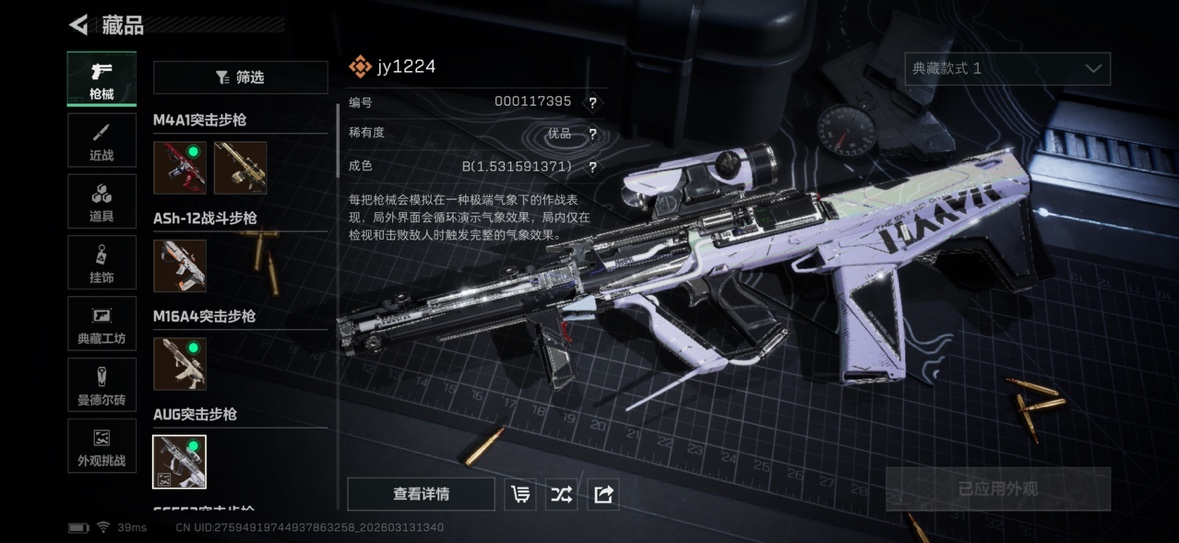Open the 筛选 filter button
Screen dimensions: 1179x543
[x=240, y=77]
